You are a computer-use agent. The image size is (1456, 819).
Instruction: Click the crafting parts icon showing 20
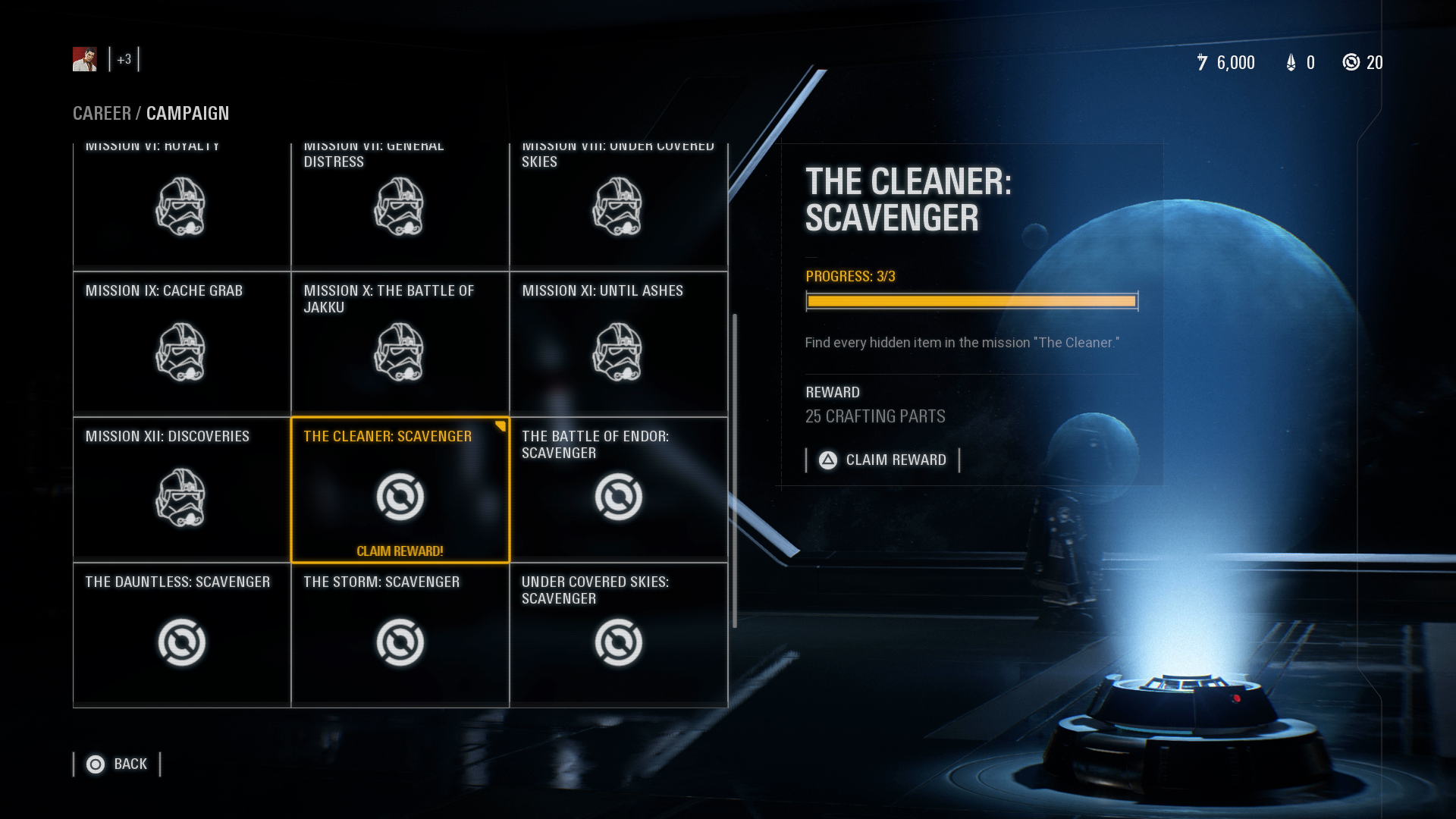(x=1351, y=63)
